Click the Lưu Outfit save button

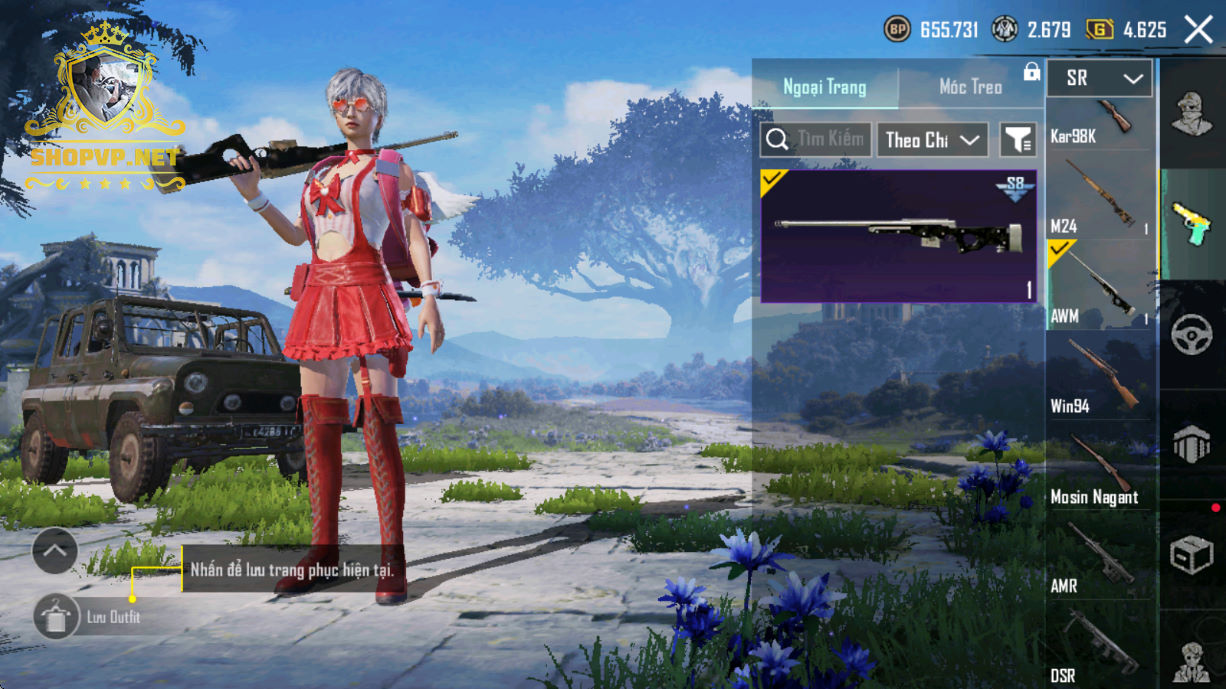[57, 616]
